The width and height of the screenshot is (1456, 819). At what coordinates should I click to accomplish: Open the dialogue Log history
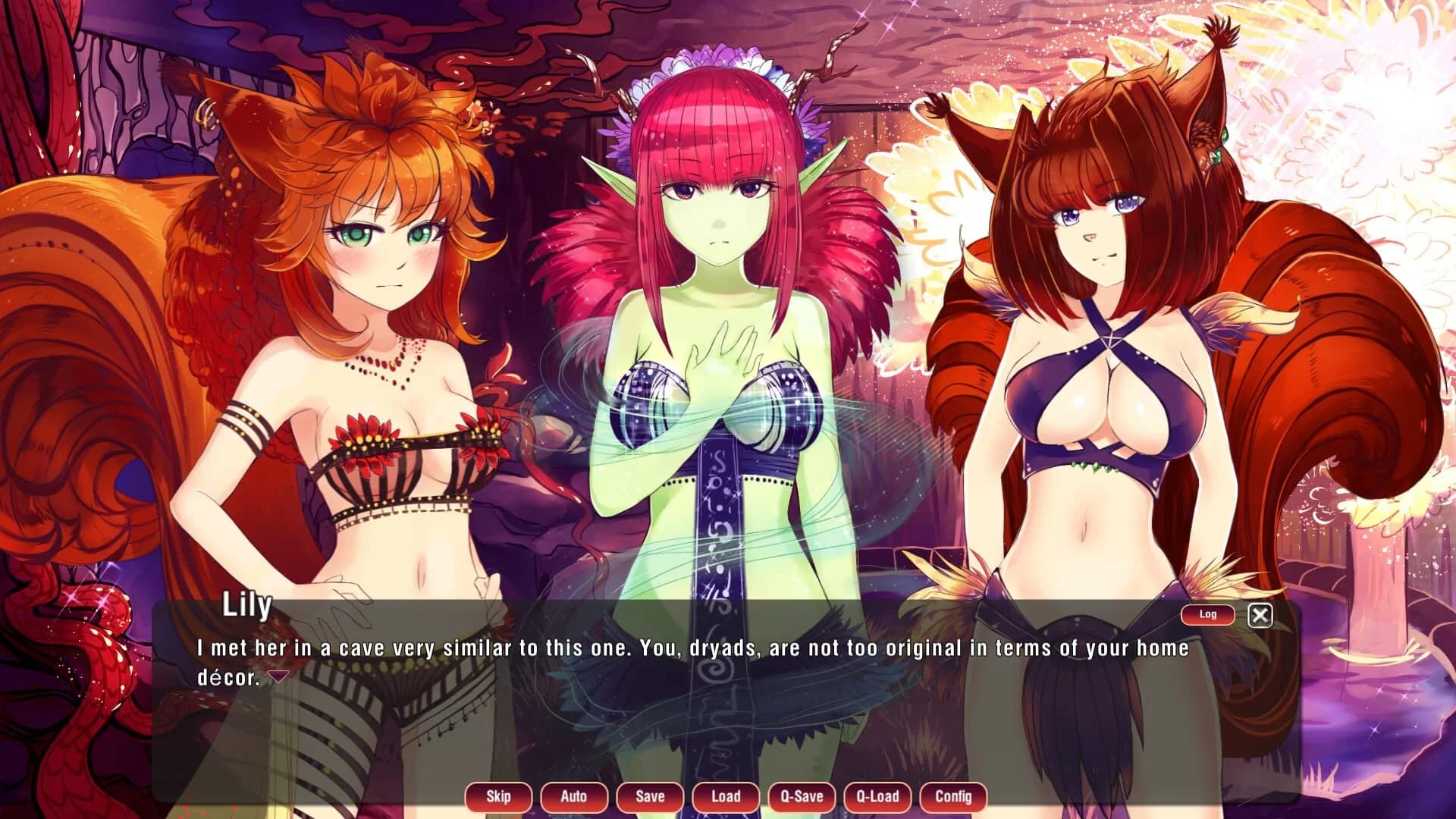(1207, 615)
